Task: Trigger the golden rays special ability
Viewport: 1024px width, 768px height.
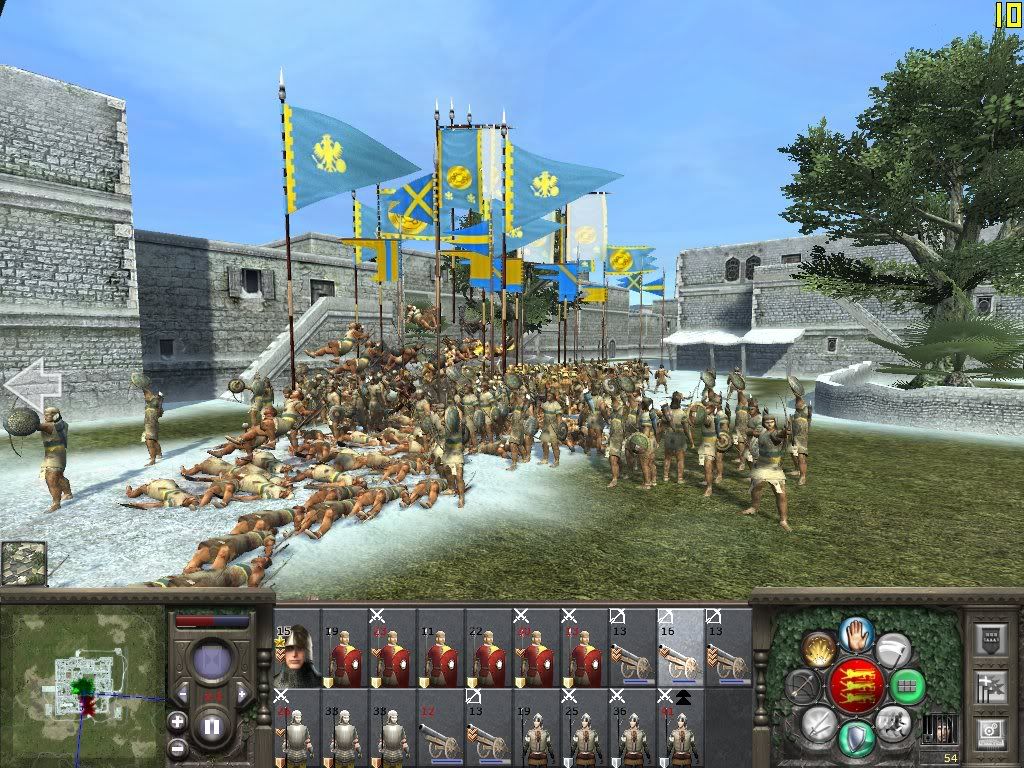Action: coord(820,650)
